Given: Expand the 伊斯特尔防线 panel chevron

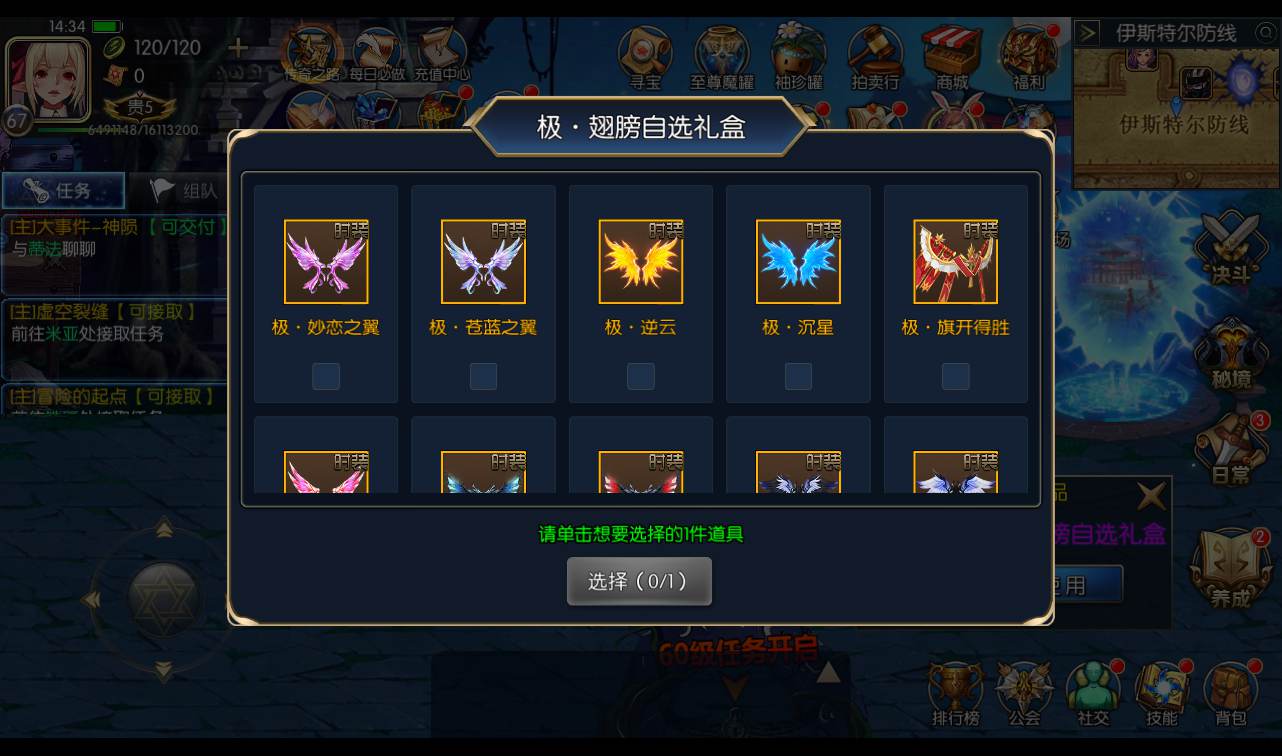Looking at the screenshot, I should click(1086, 31).
